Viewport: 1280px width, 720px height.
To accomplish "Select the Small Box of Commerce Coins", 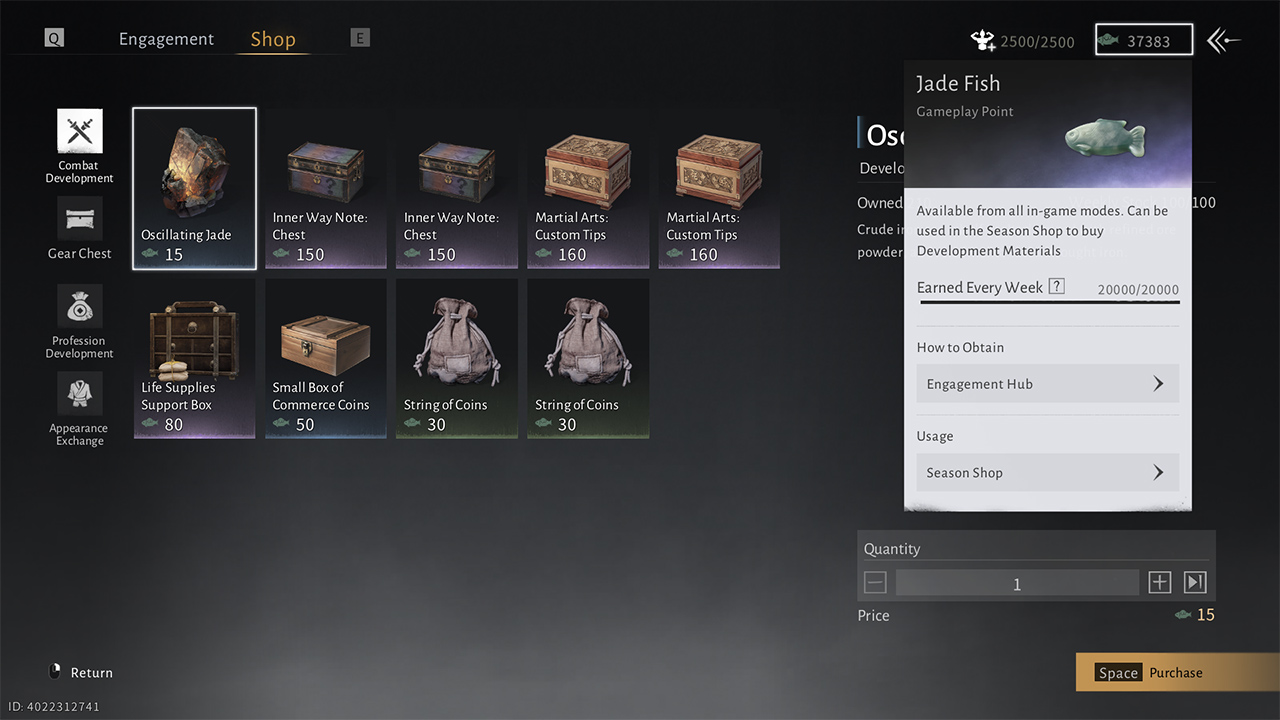I will coord(325,358).
